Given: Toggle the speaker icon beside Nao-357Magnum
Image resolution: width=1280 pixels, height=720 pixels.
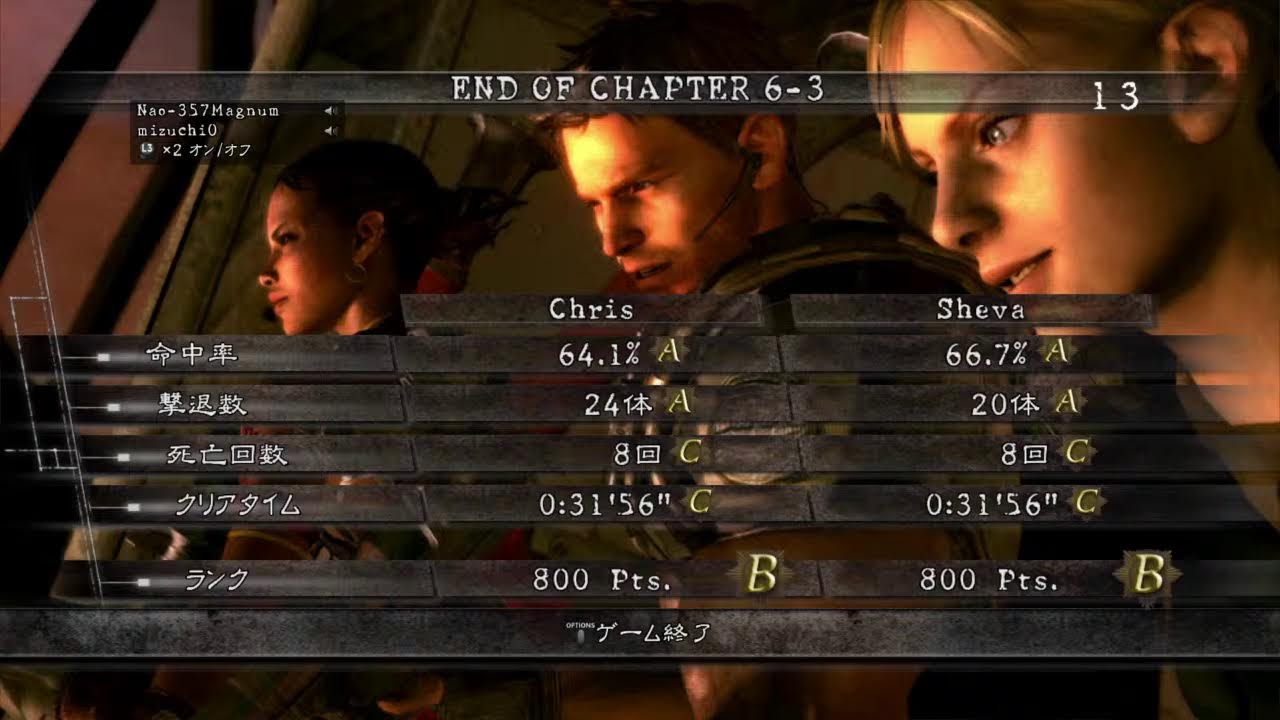Looking at the screenshot, I should (x=330, y=111).
